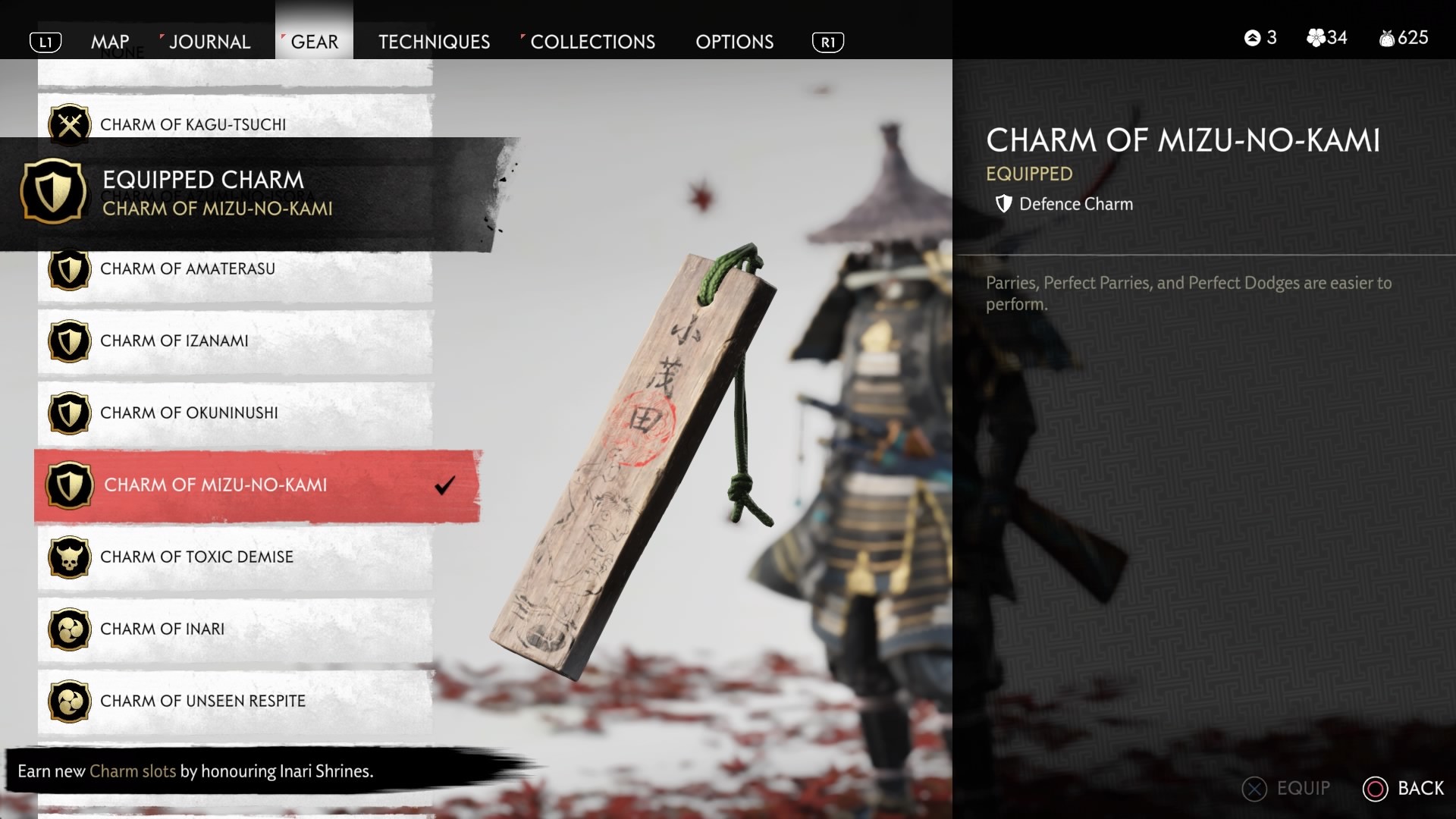The height and width of the screenshot is (819, 1456).
Task: Select the Charm of Izanami shield emblem
Action: click(x=69, y=341)
